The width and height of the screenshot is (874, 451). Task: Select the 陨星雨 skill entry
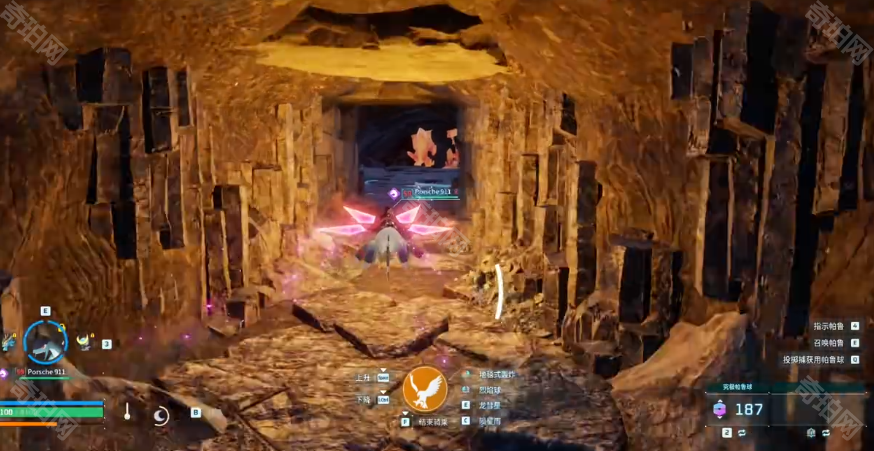(x=488, y=422)
